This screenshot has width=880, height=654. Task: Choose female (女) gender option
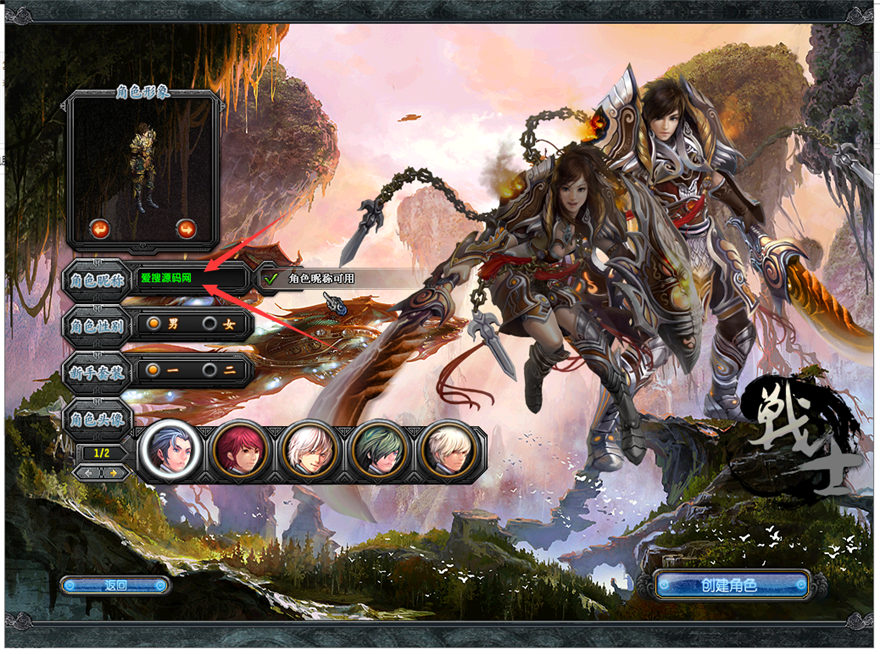click(x=210, y=324)
